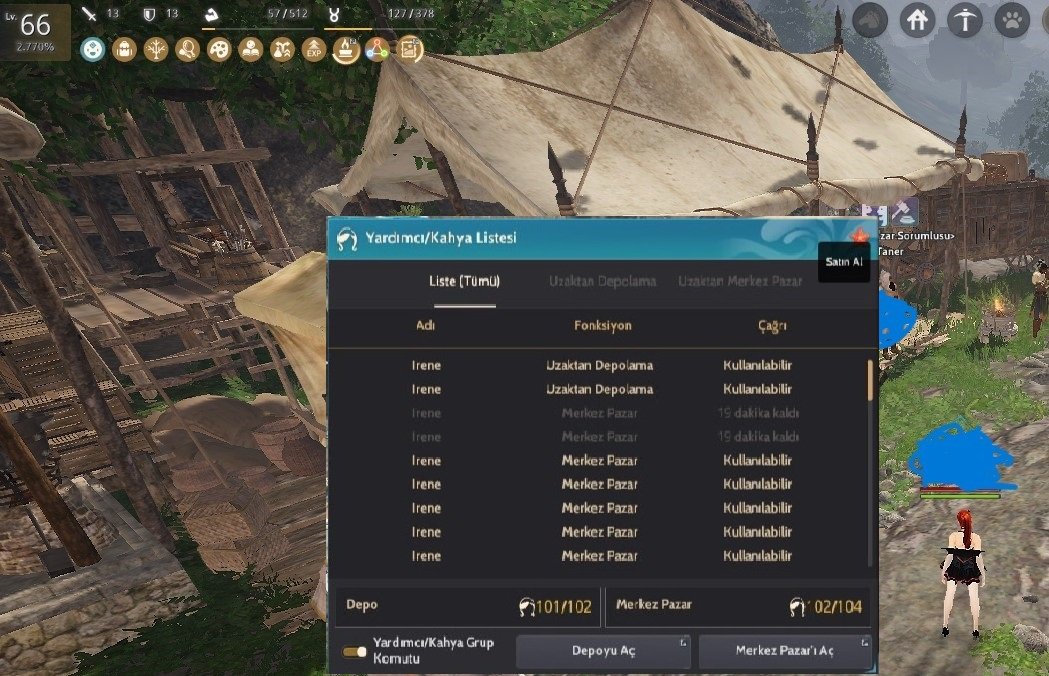
Task: Switch to the Uzaktan Depolama tab
Action: click(x=602, y=281)
